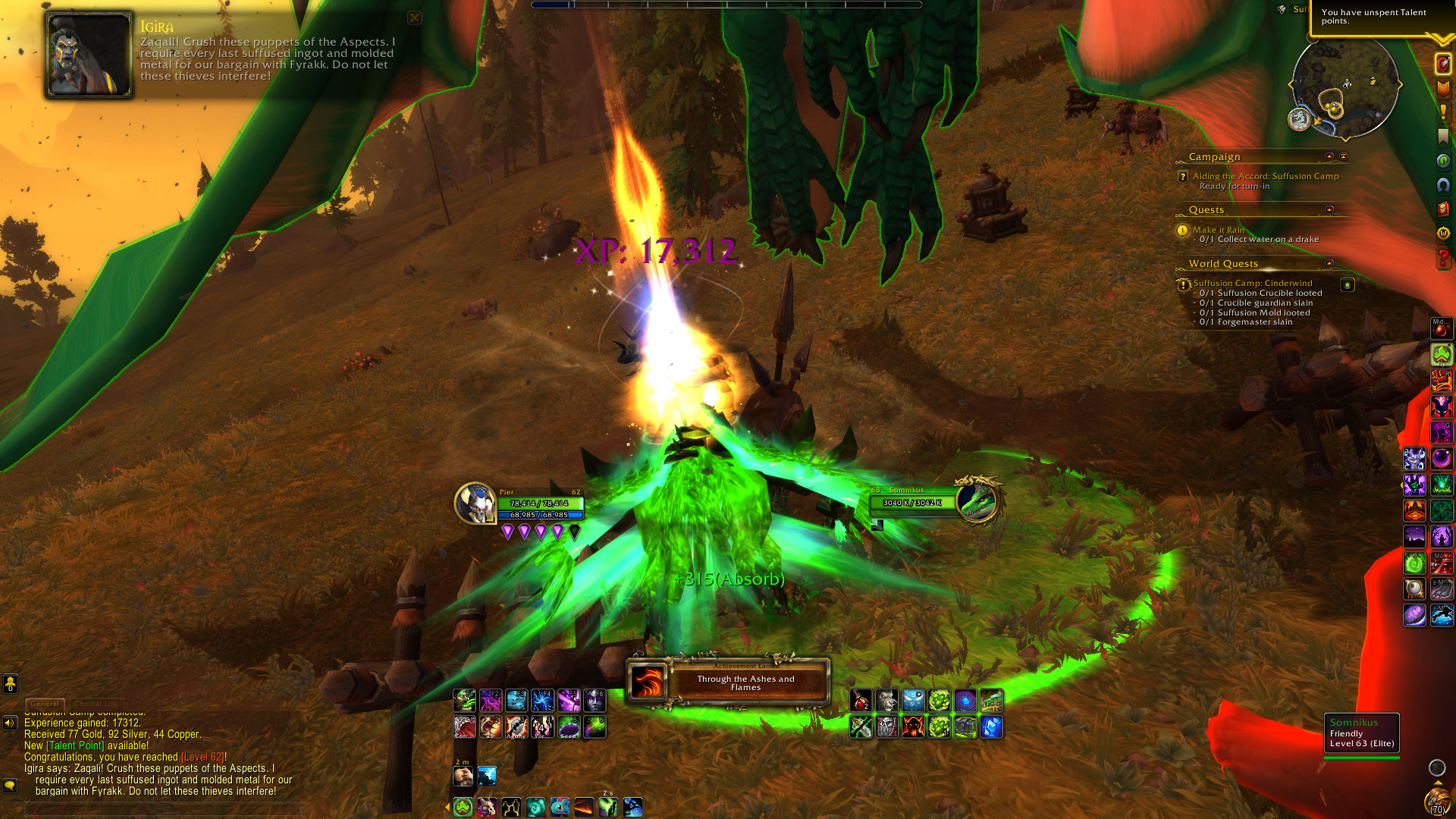Open the talents micro menu button

click(1443, 64)
